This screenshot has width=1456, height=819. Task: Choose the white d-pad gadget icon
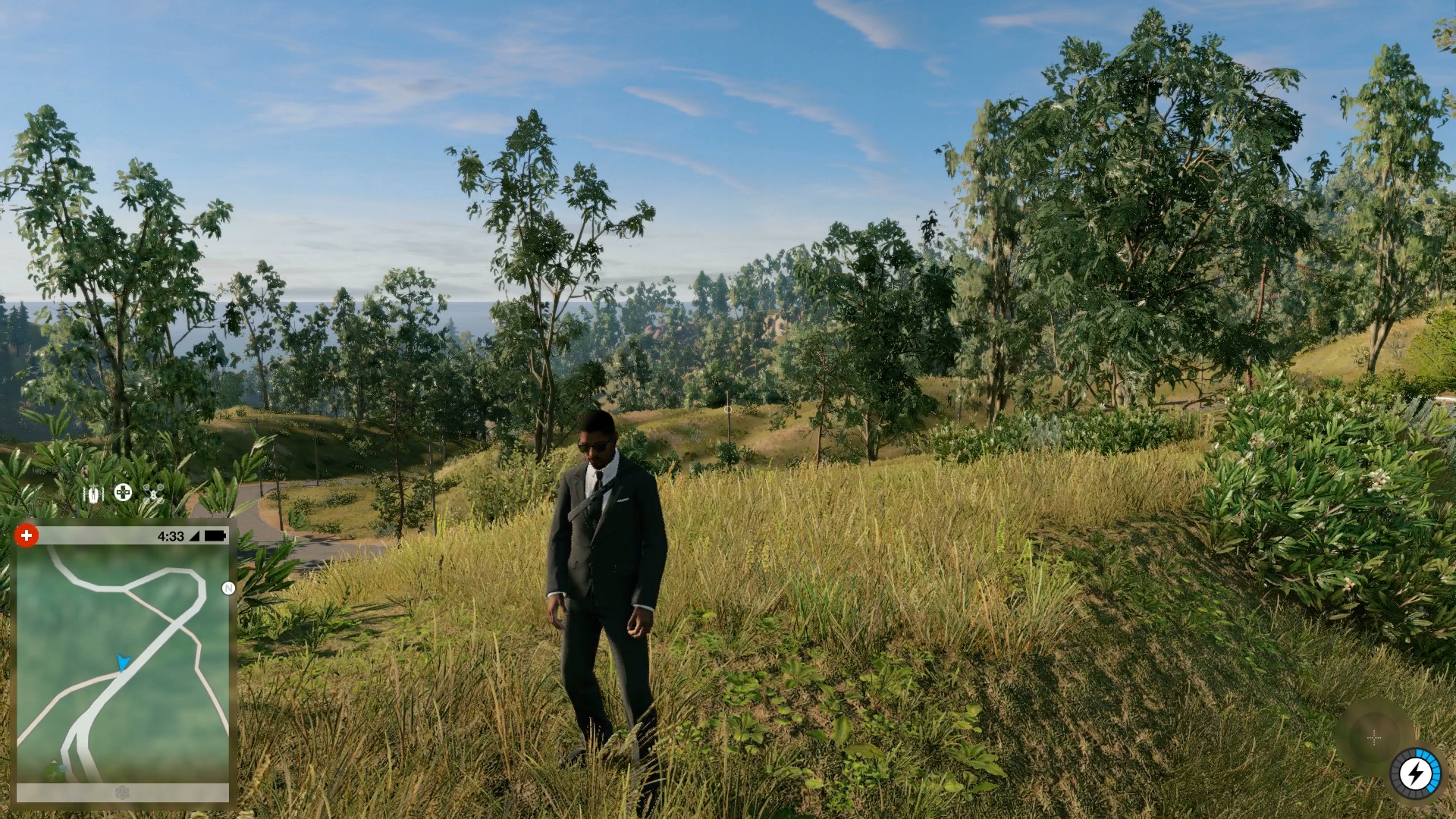[123, 493]
